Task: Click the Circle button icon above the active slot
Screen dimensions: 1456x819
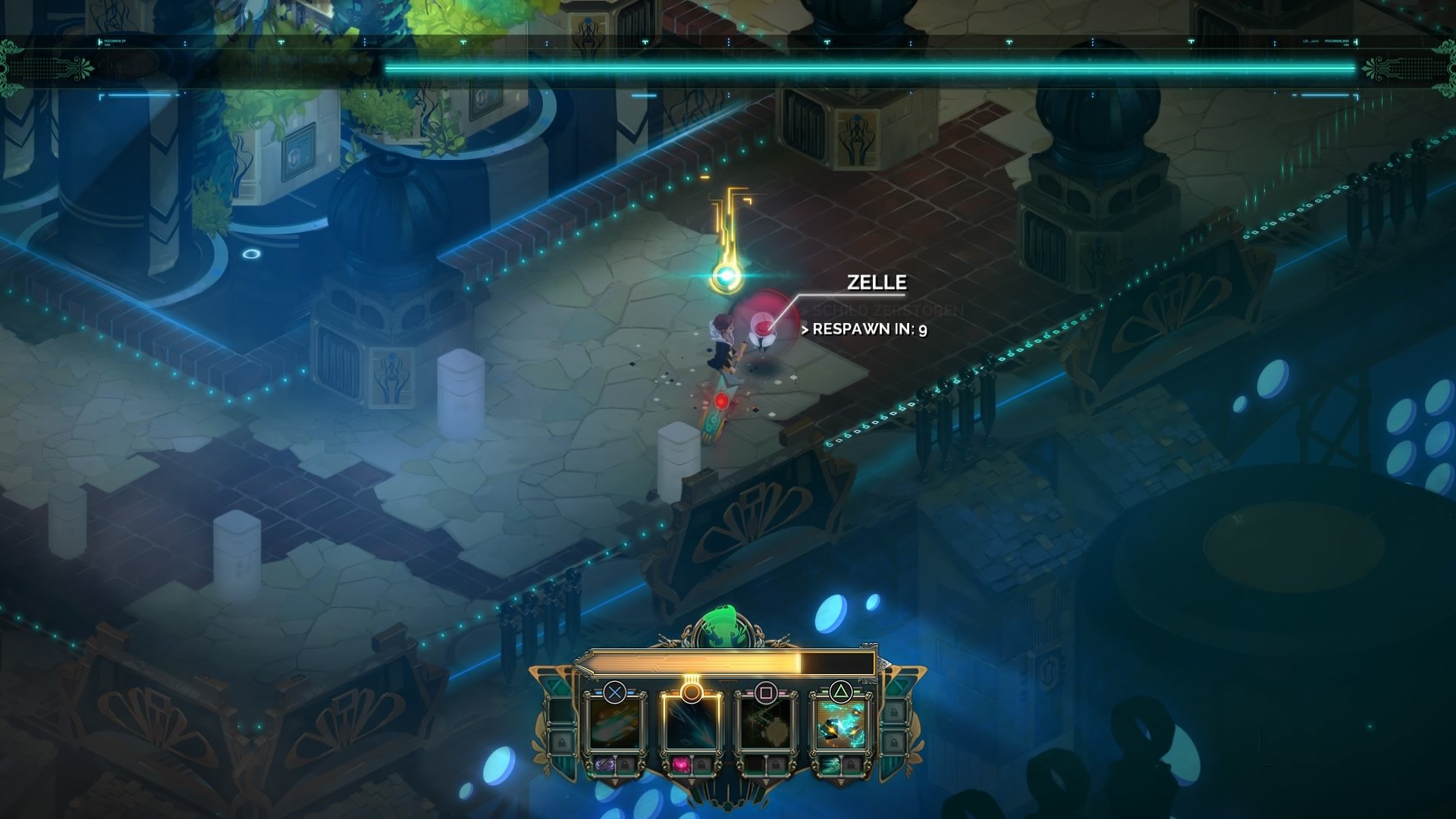Action: 692,691
